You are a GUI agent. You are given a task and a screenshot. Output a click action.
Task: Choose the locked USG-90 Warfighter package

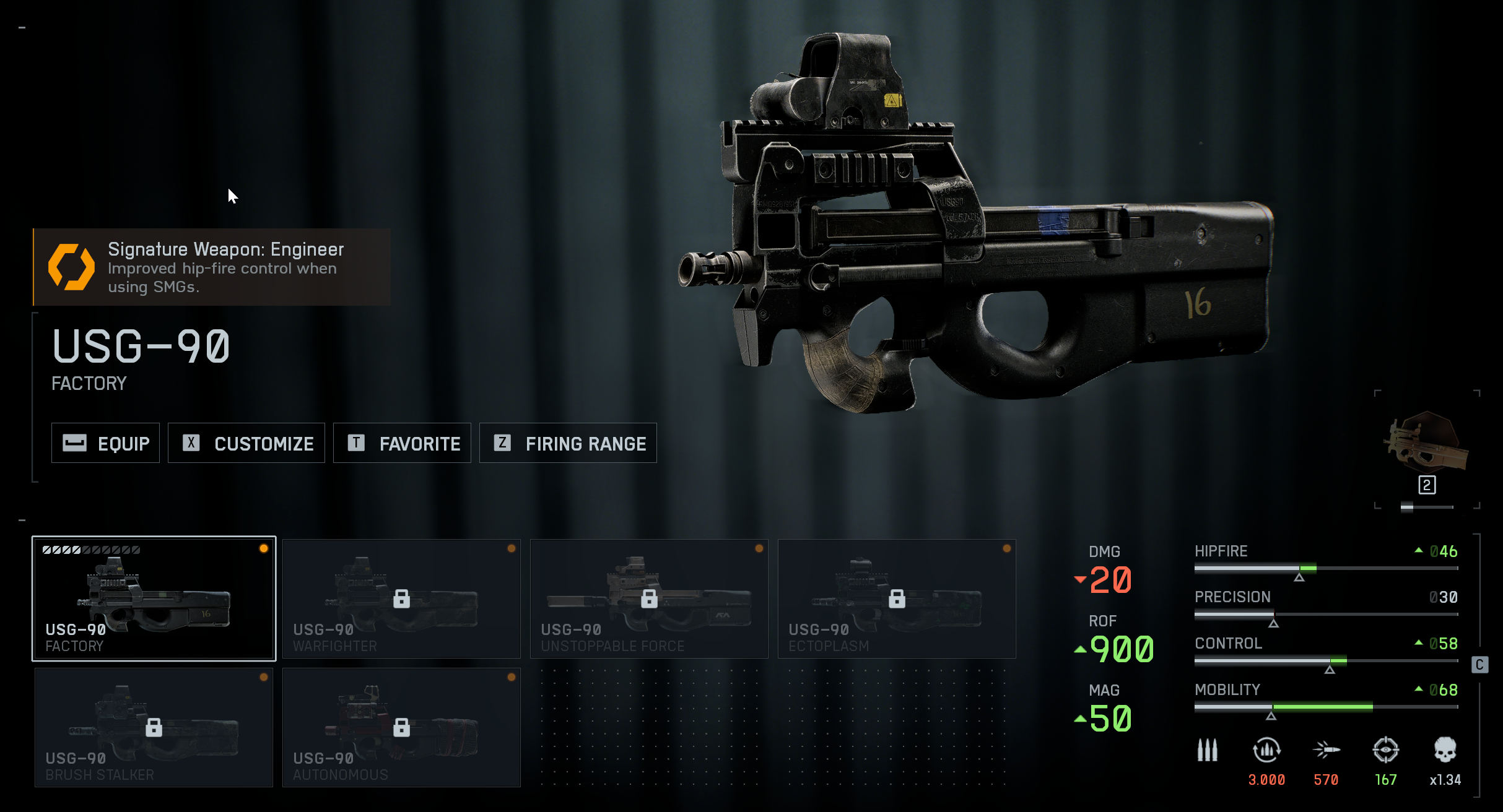coord(401,598)
